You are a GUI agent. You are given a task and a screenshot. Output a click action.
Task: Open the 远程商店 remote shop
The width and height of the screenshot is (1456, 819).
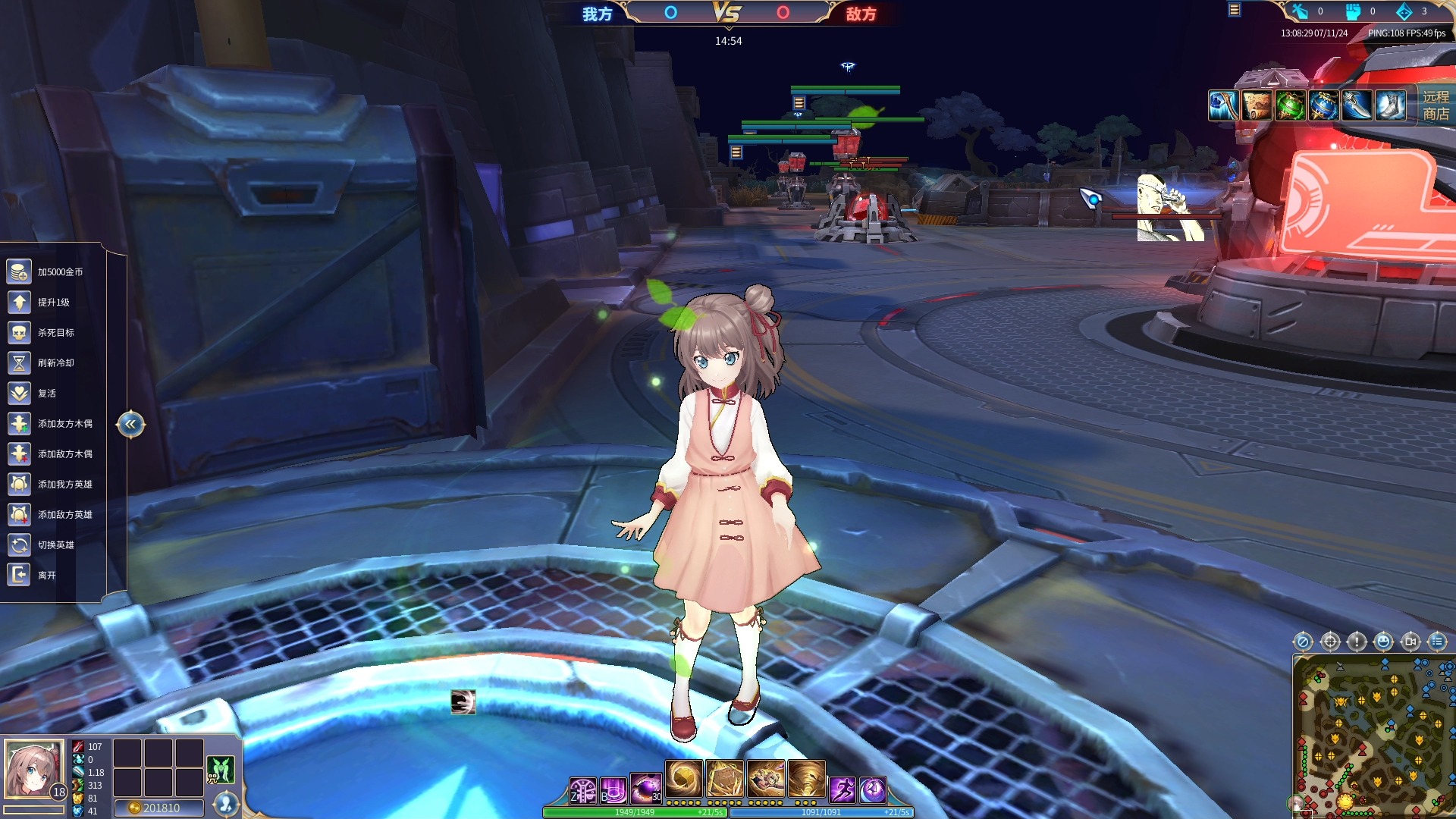tap(1435, 105)
